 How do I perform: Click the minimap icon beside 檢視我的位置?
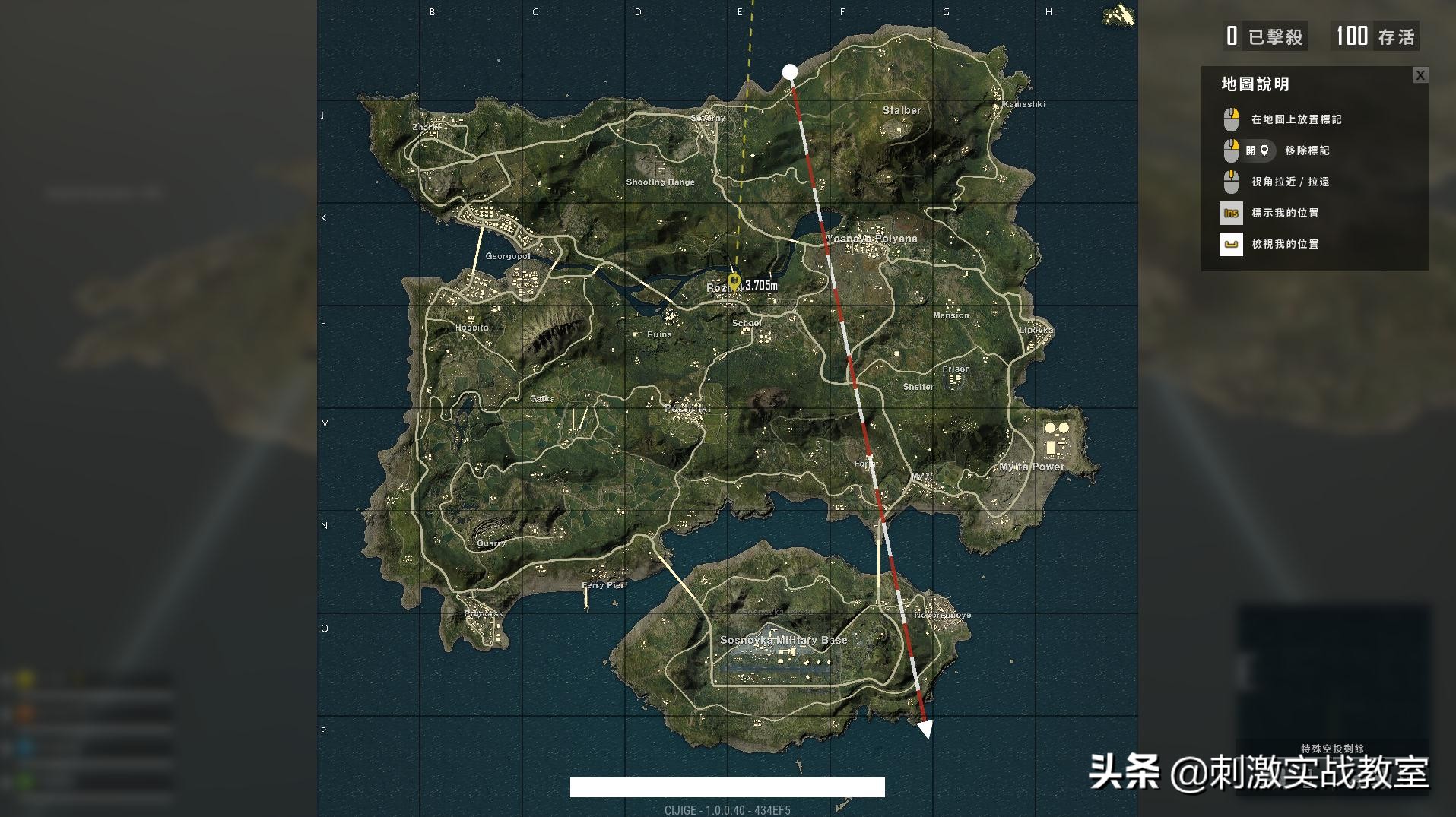click(x=1231, y=244)
